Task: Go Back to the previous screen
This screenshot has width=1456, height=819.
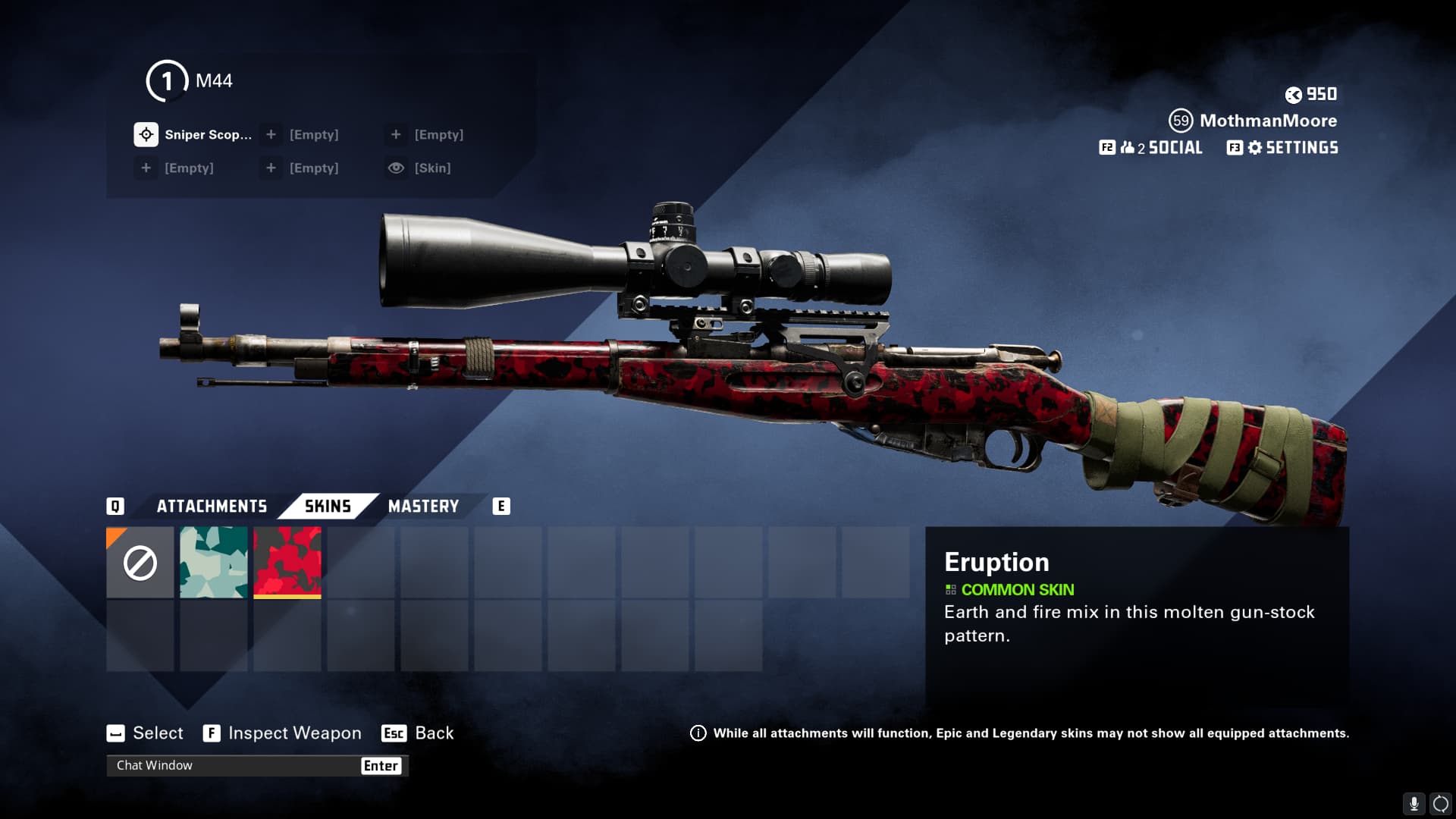Action: coord(418,733)
